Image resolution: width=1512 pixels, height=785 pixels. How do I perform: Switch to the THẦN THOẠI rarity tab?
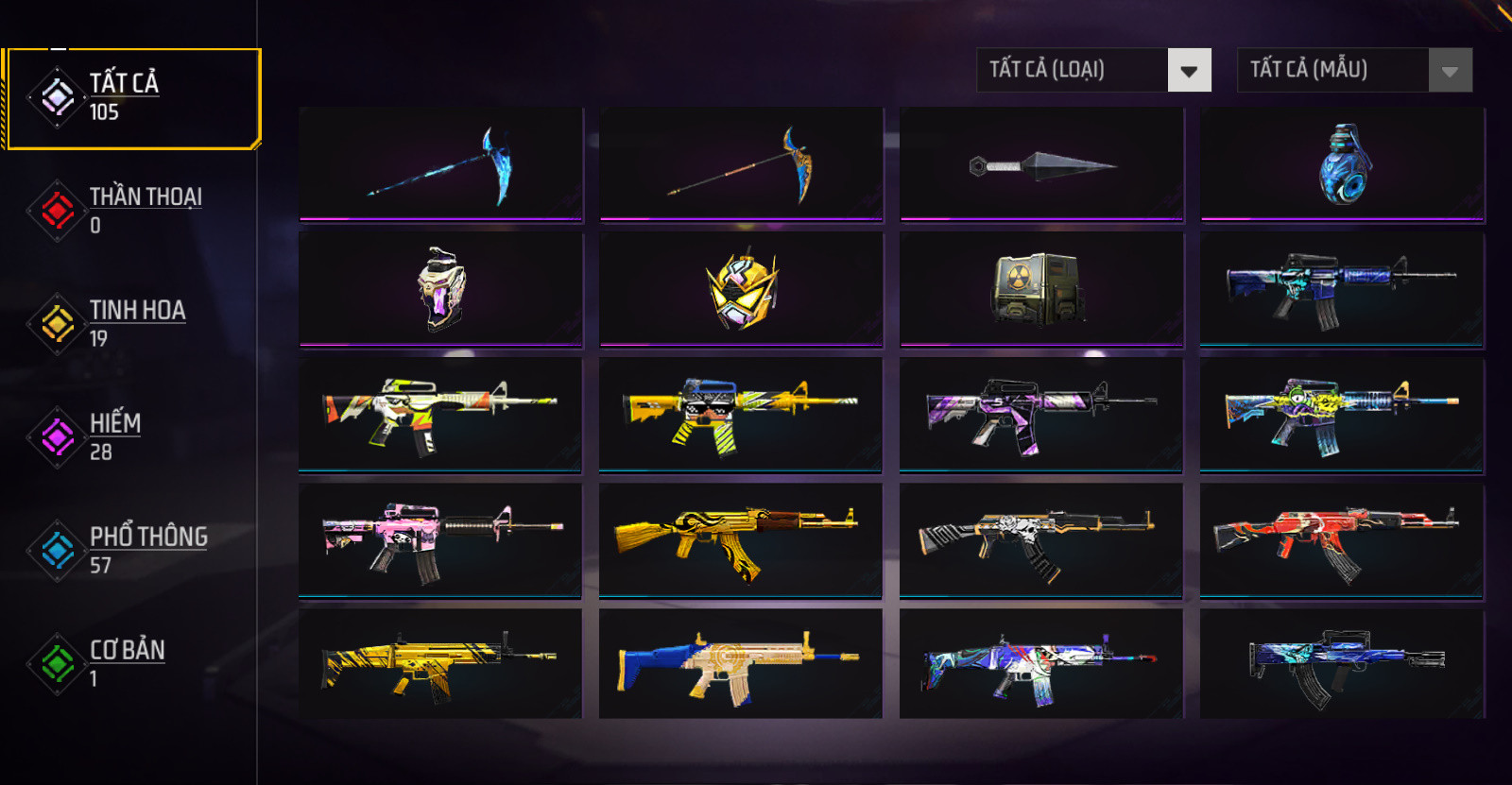point(132,210)
